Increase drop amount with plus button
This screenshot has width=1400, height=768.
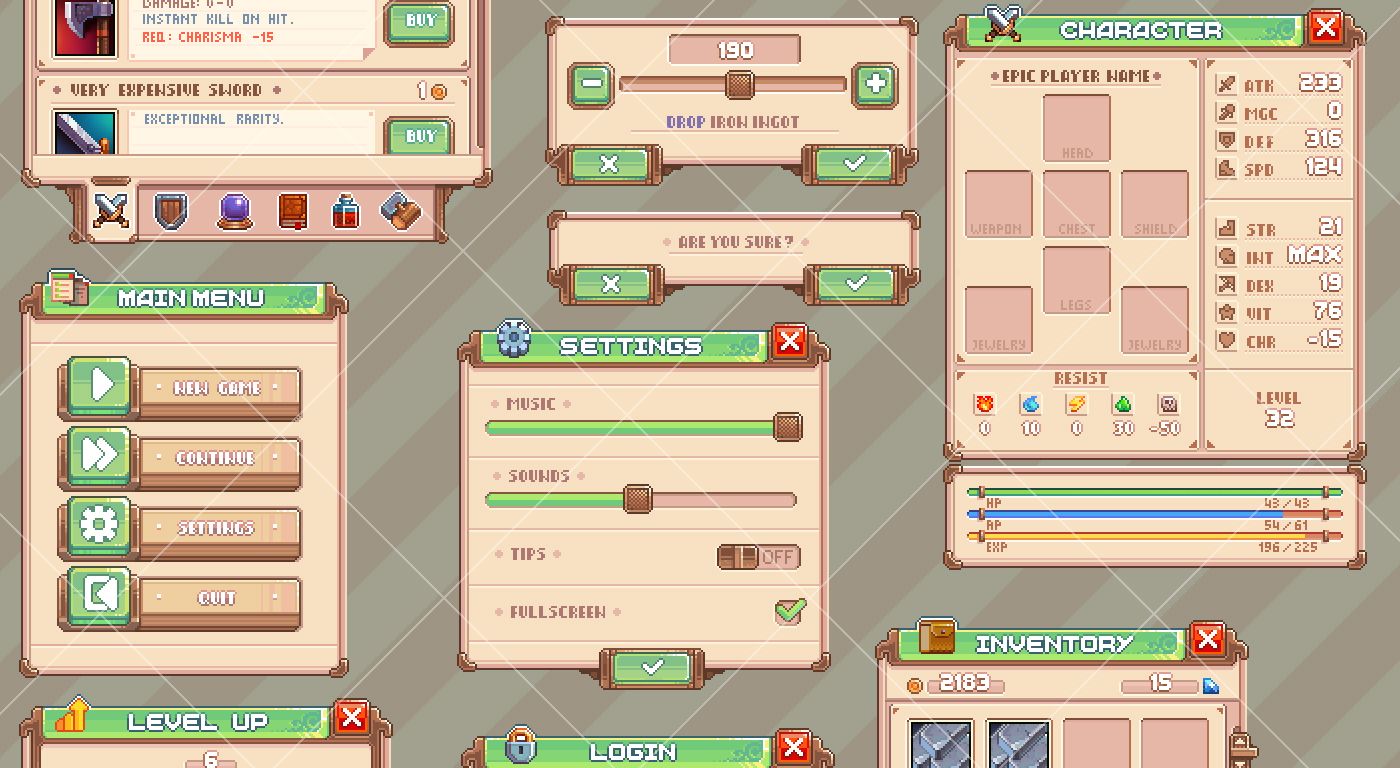[x=875, y=85]
